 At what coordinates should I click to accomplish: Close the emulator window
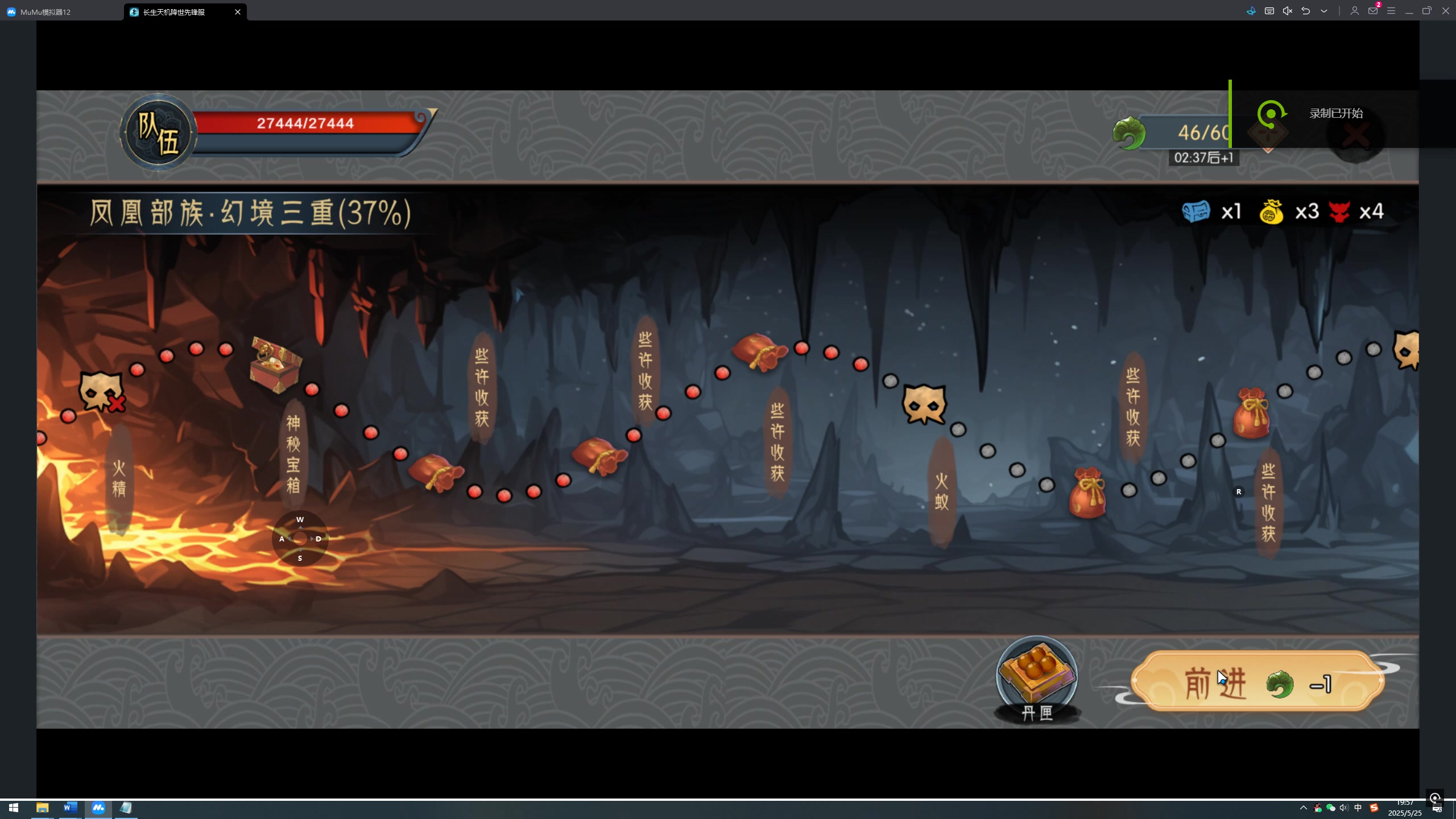pyautogui.click(x=1446, y=11)
